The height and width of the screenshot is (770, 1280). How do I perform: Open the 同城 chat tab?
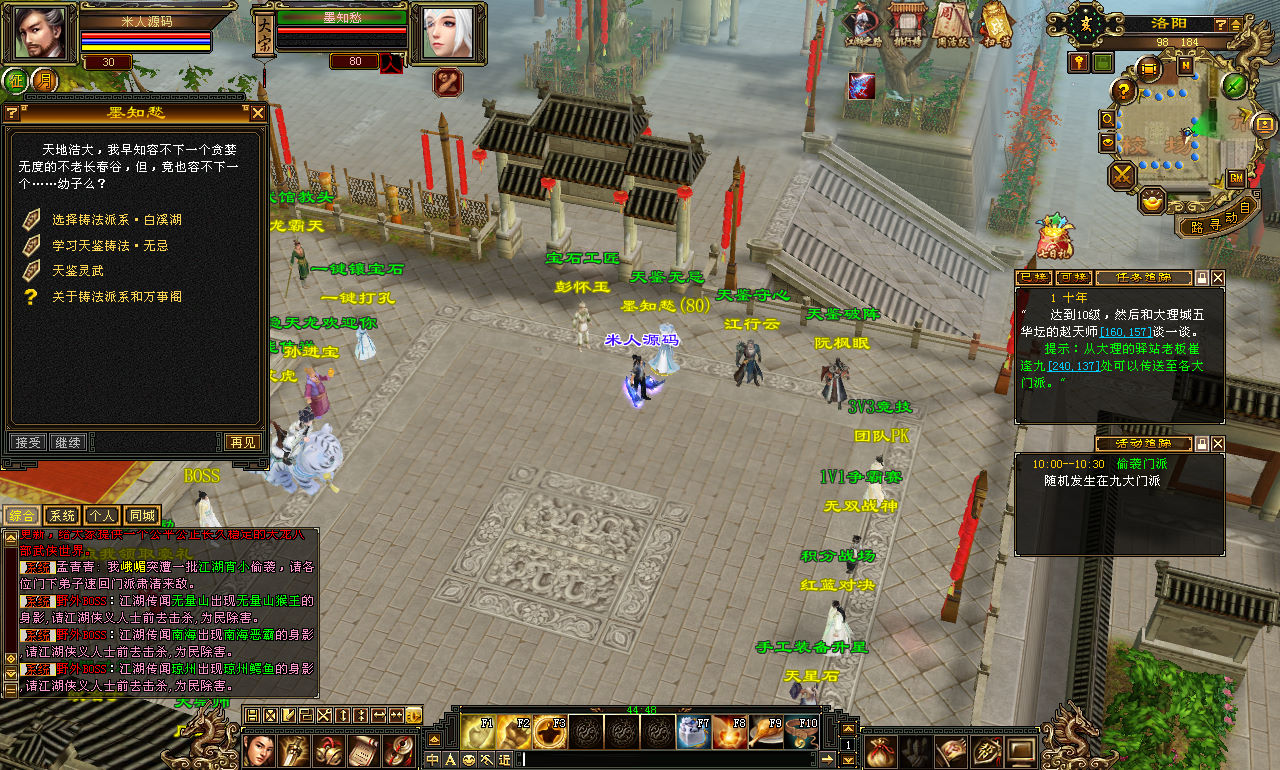click(x=142, y=515)
